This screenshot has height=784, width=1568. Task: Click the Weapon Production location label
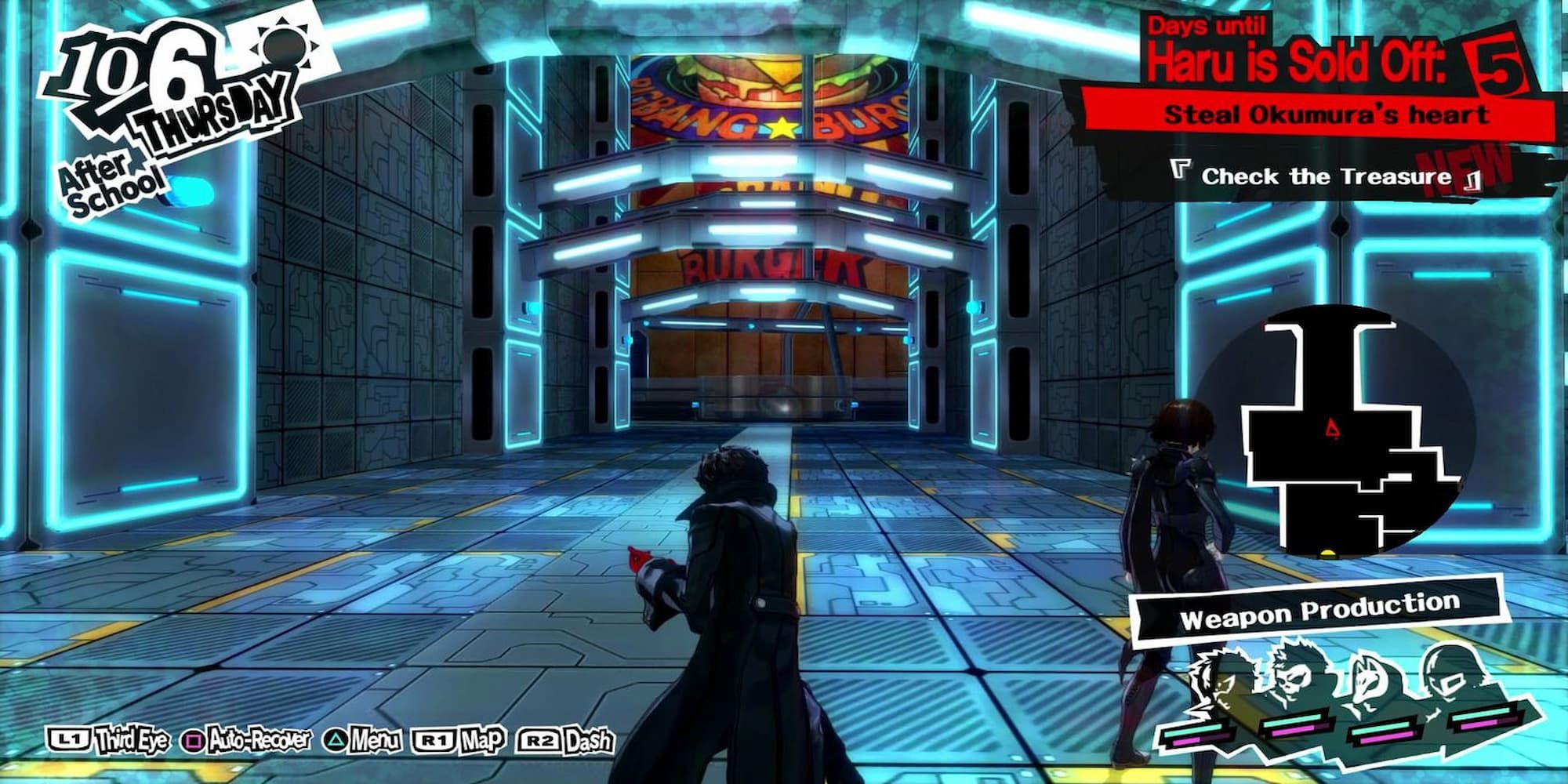[1319, 610]
